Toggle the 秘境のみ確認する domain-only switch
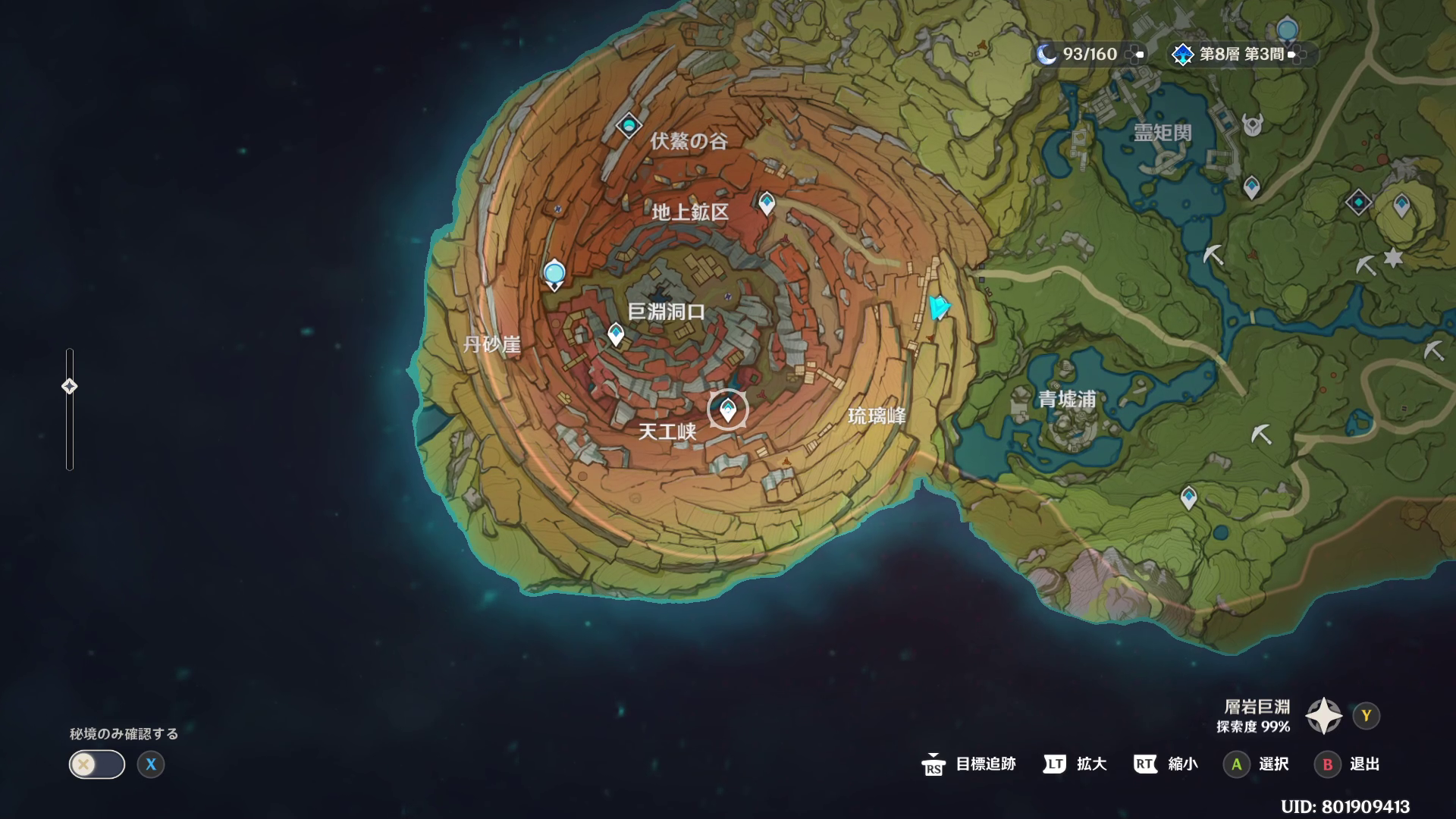 click(97, 764)
